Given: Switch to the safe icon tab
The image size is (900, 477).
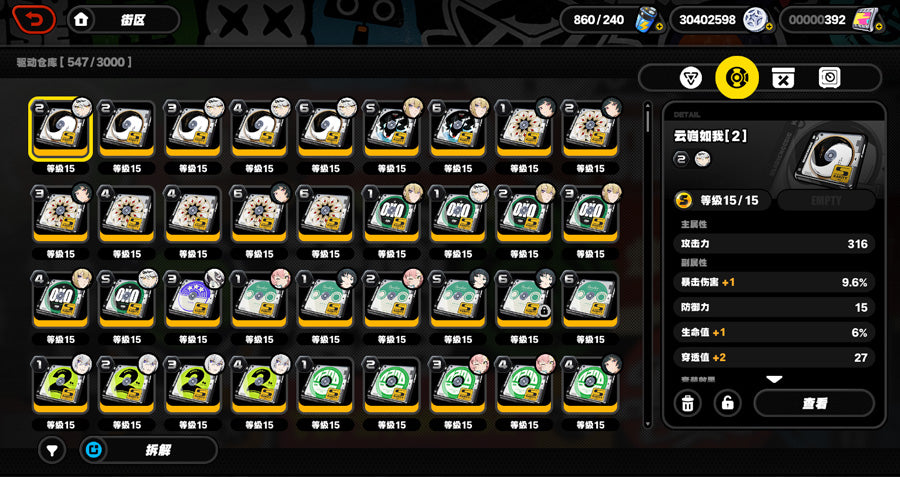Looking at the screenshot, I should pyautogui.click(x=829, y=78).
